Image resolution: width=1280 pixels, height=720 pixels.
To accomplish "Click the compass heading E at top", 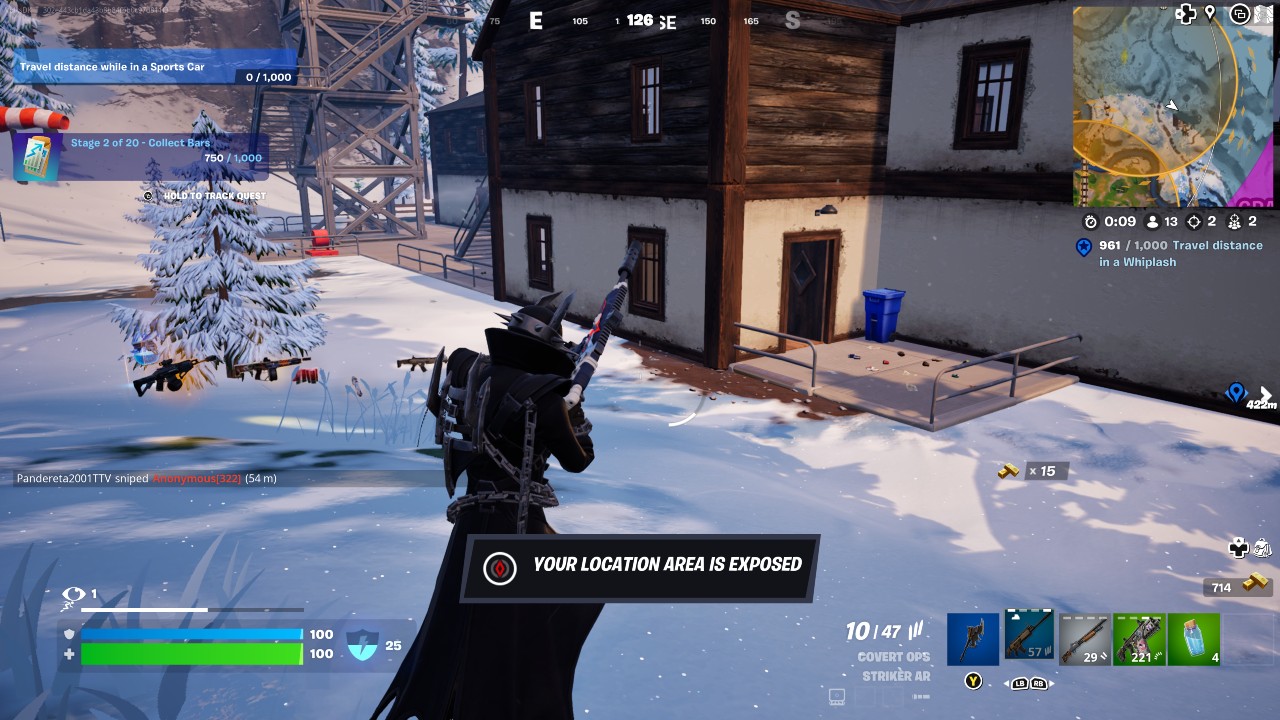I will point(535,20).
